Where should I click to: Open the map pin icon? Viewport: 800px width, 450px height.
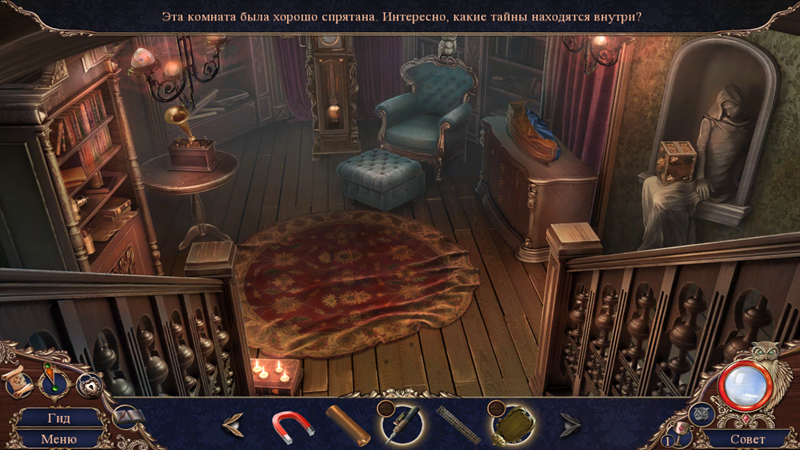pyautogui.click(x=50, y=381)
